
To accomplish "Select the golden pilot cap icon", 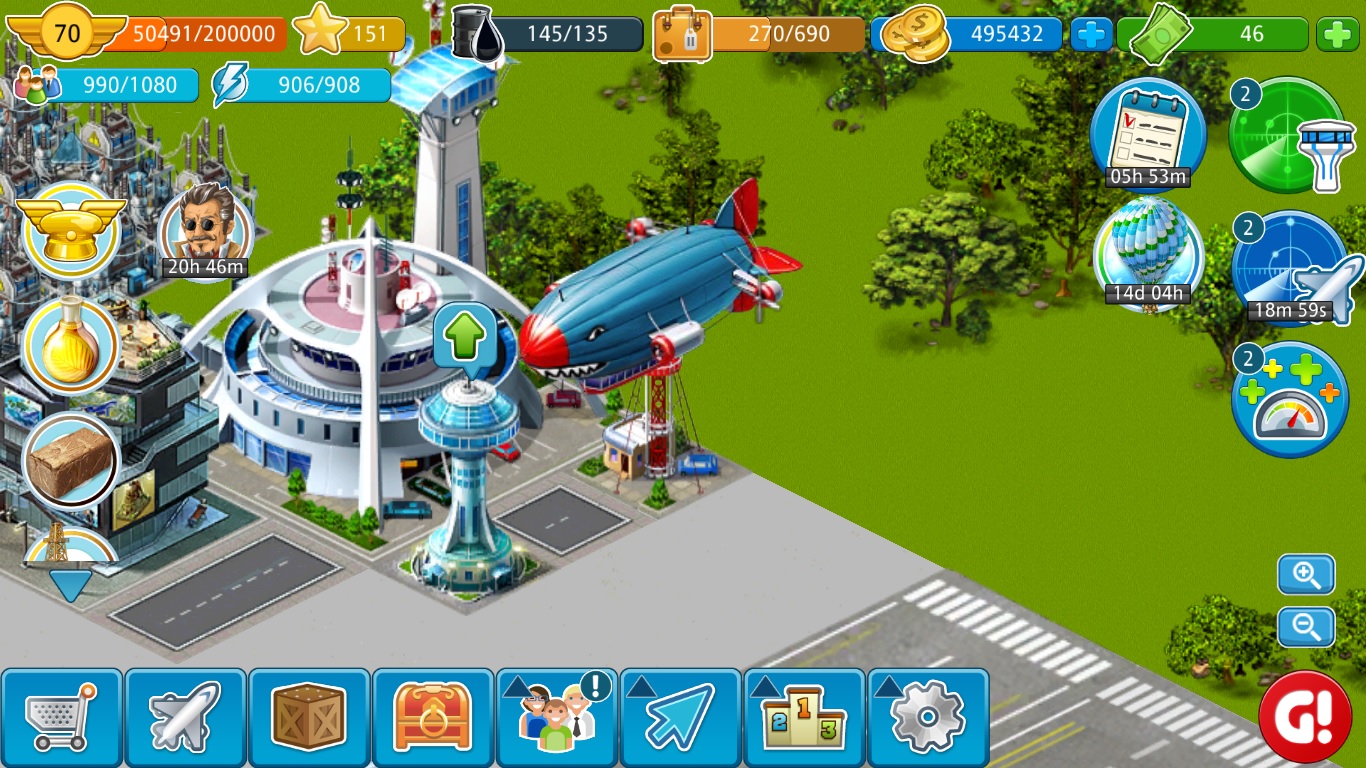I will pyautogui.click(x=71, y=229).
